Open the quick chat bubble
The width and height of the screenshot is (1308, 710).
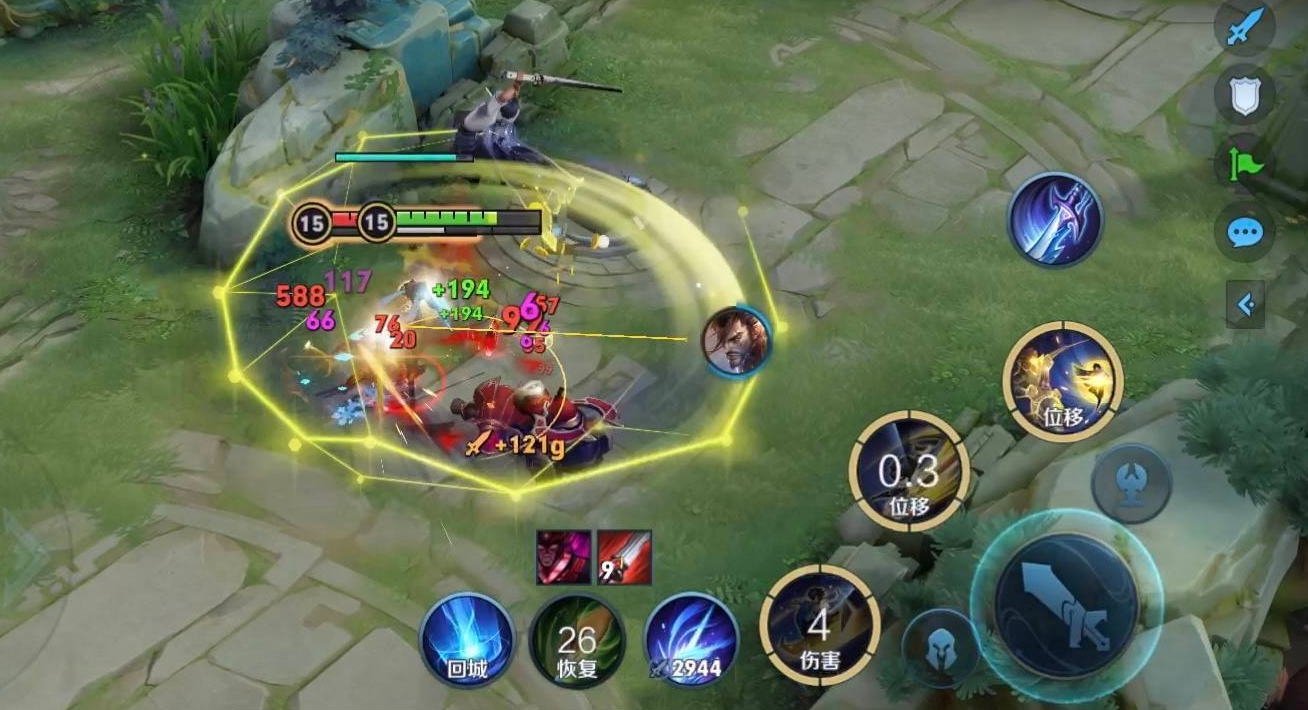pos(1244,232)
